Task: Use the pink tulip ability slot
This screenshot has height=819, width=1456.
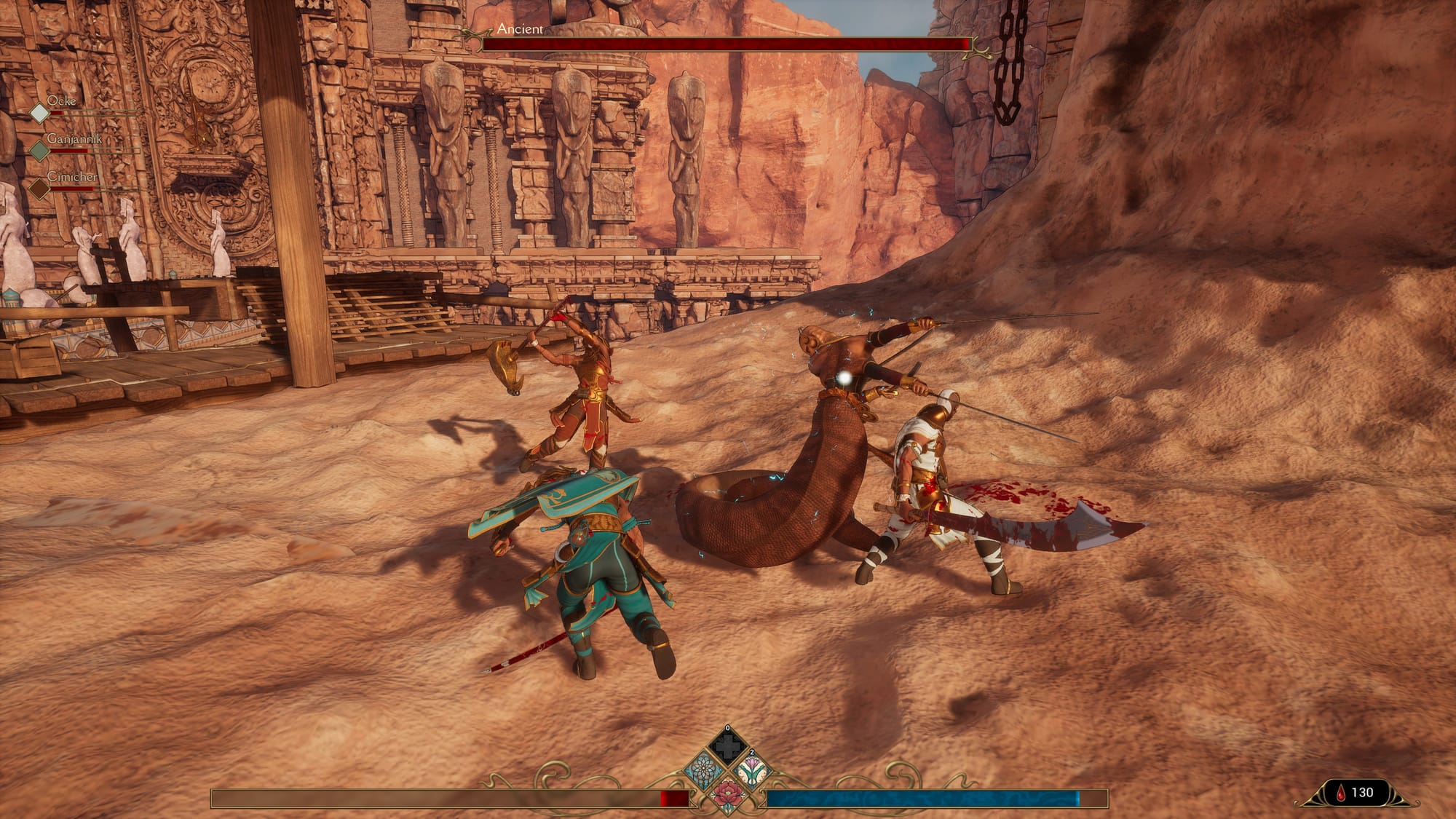Action: pyautogui.click(x=751, y=769)
